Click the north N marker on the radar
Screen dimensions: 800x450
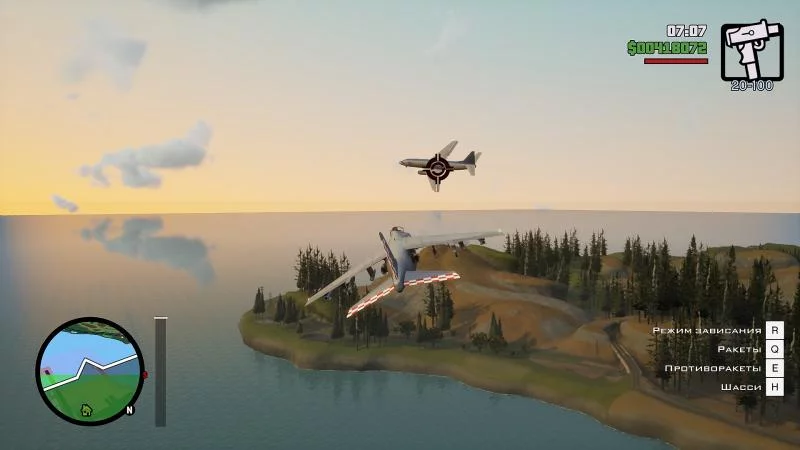click(130, 409)
